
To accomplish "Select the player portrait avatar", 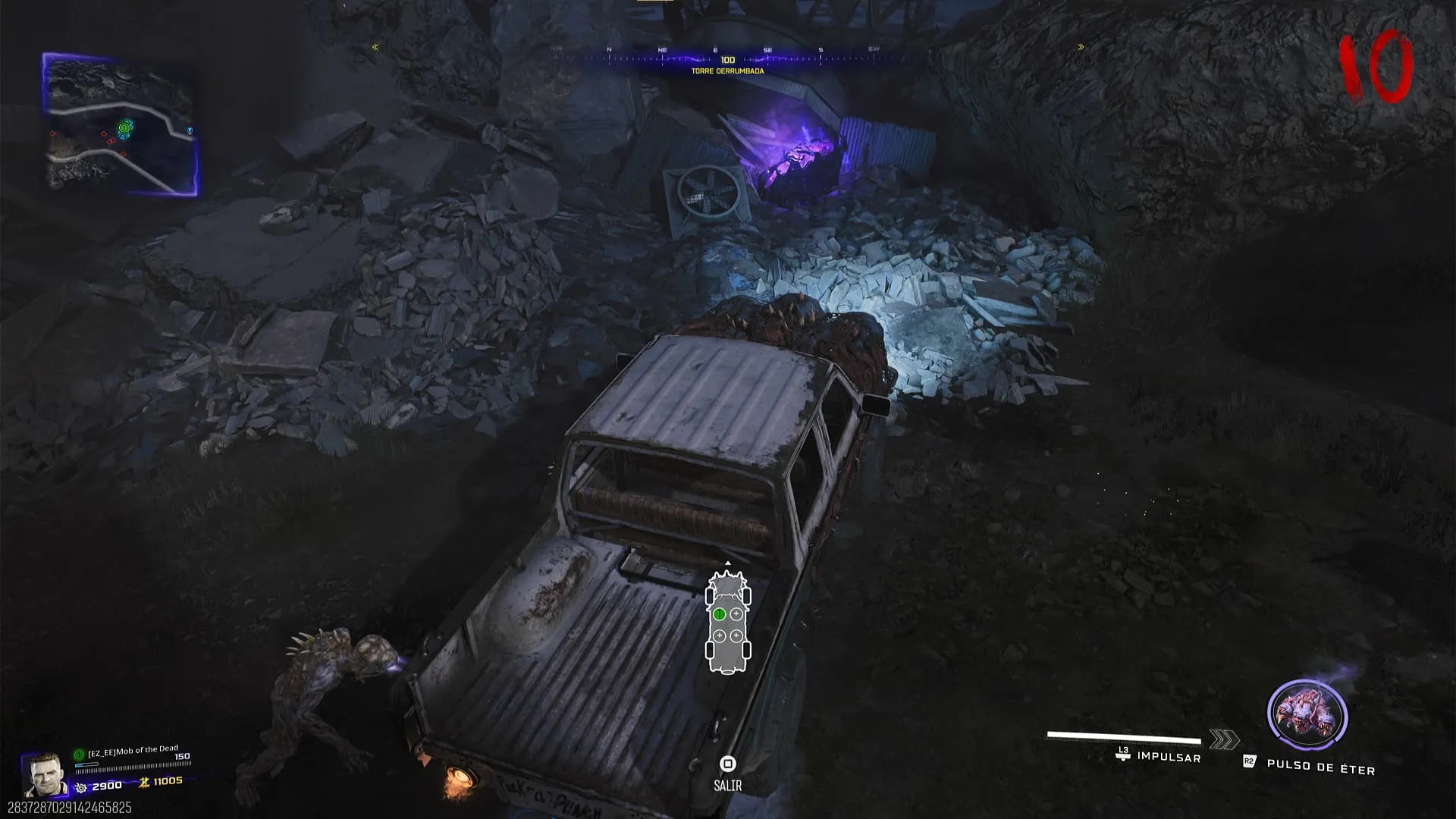I will pyautogui.click(x=43, y=775).
